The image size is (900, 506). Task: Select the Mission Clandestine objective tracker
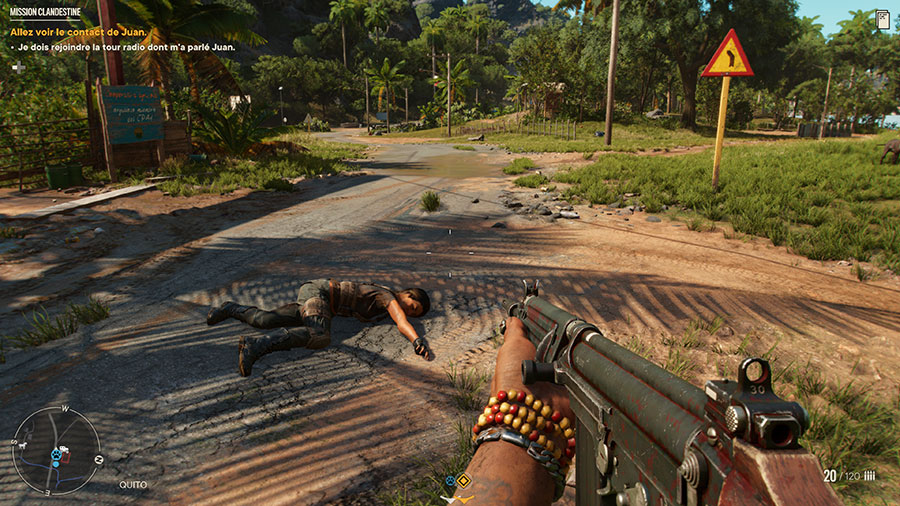(x=44, y=12)
